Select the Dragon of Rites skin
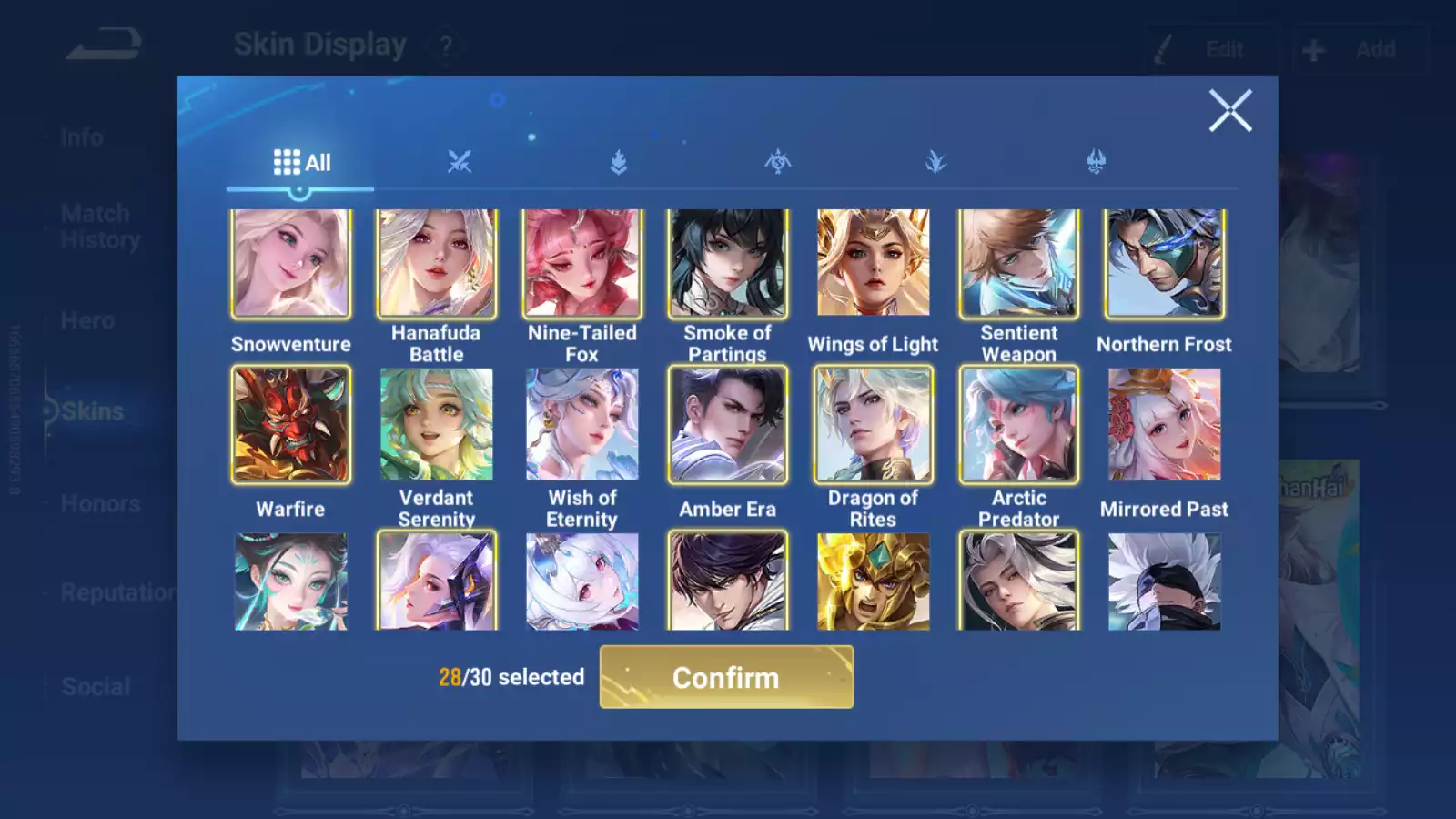This screenshot has width=1456, height=819. click(874, 424)
